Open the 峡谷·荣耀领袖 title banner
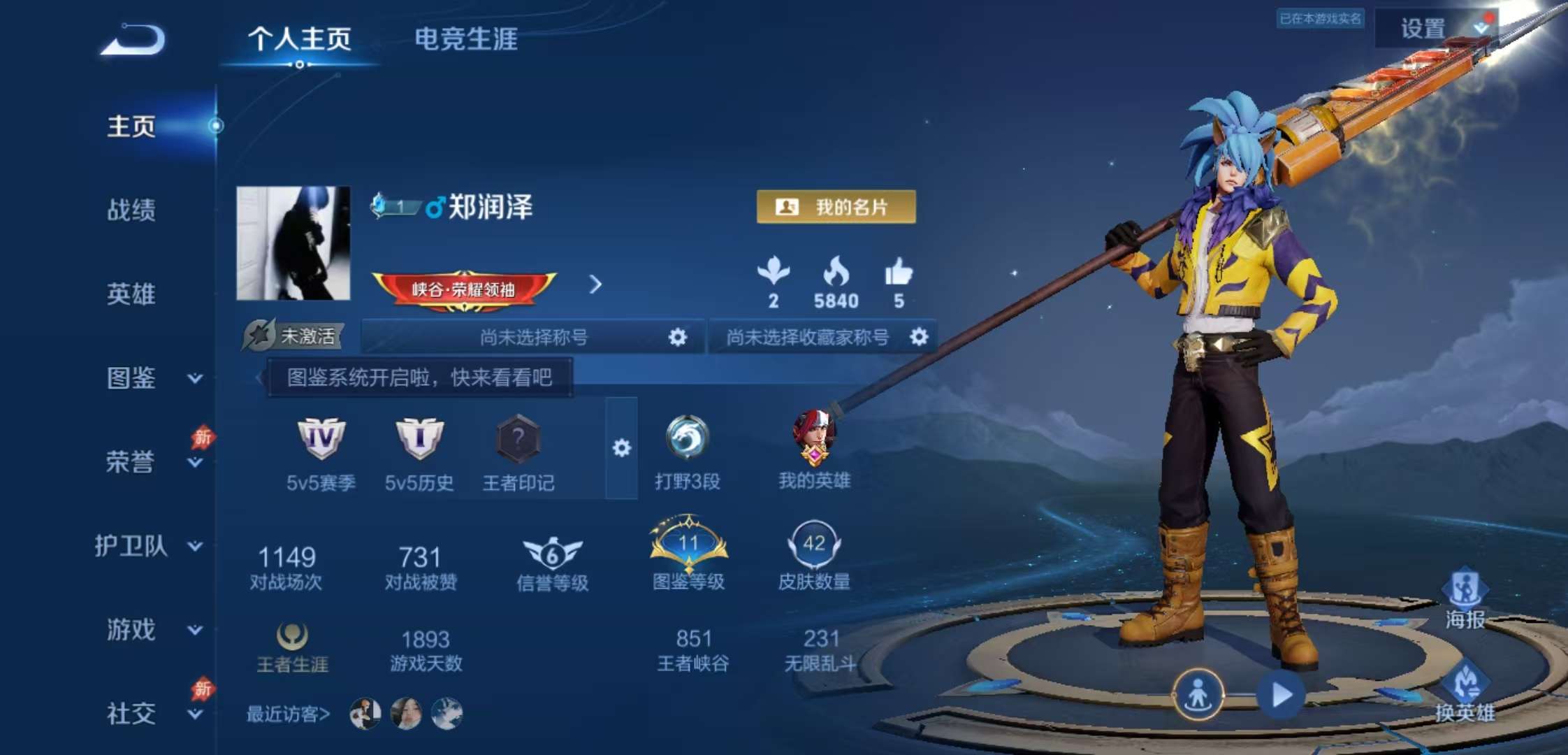 464,289
